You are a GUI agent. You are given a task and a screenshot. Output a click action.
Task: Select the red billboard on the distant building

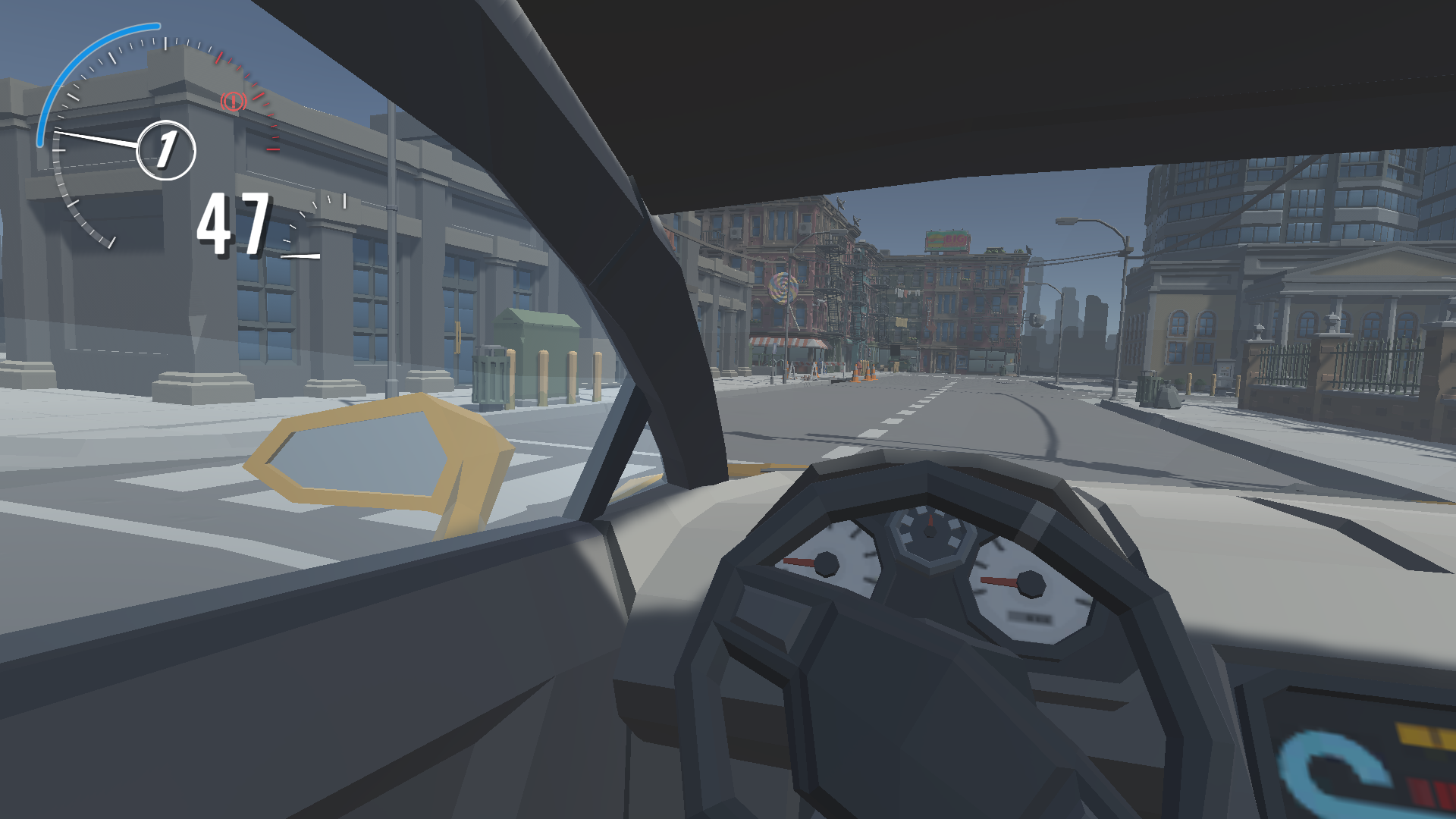coord(947,240)
